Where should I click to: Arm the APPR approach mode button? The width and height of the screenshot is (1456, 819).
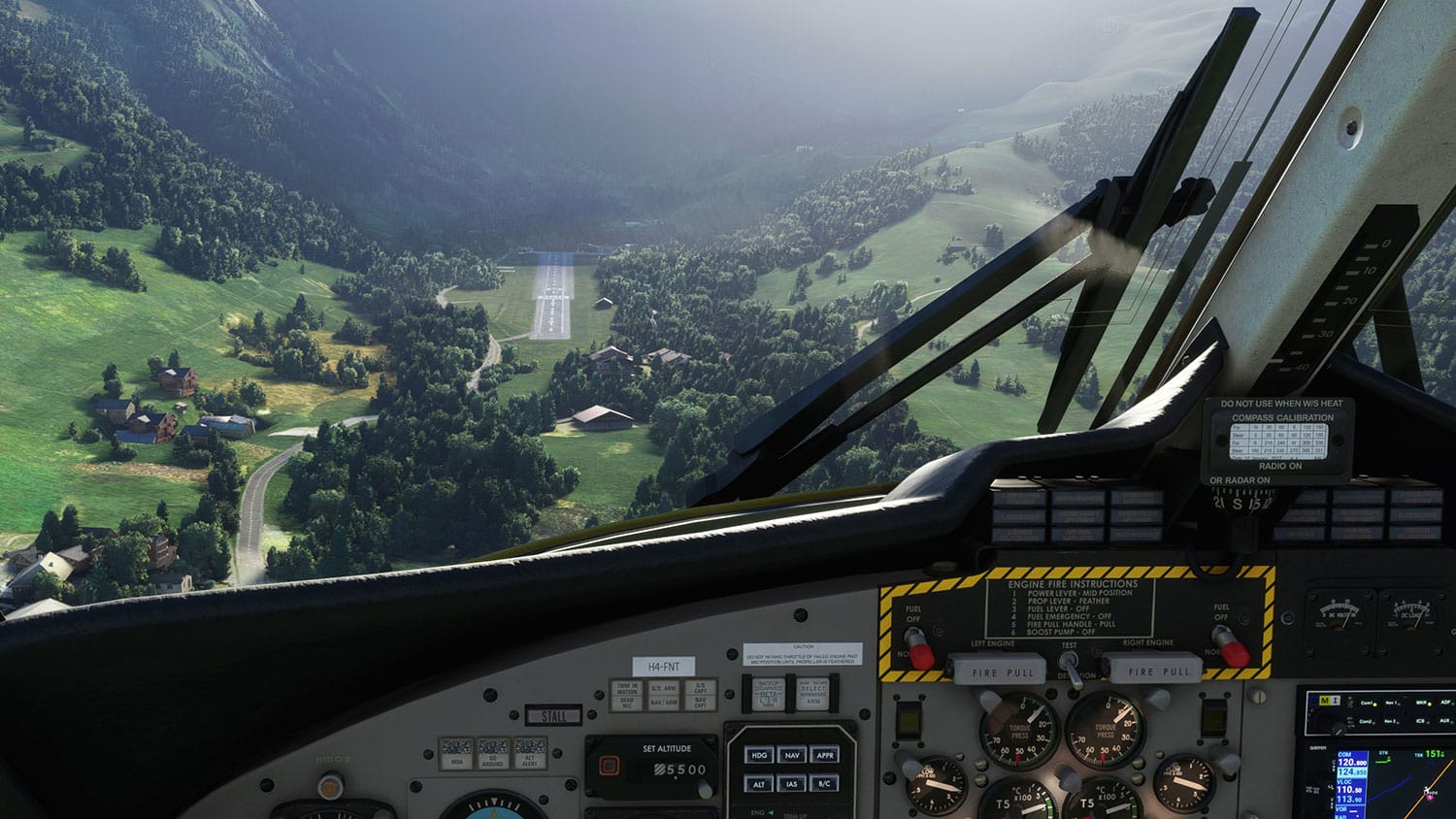[x=825, y=755]
